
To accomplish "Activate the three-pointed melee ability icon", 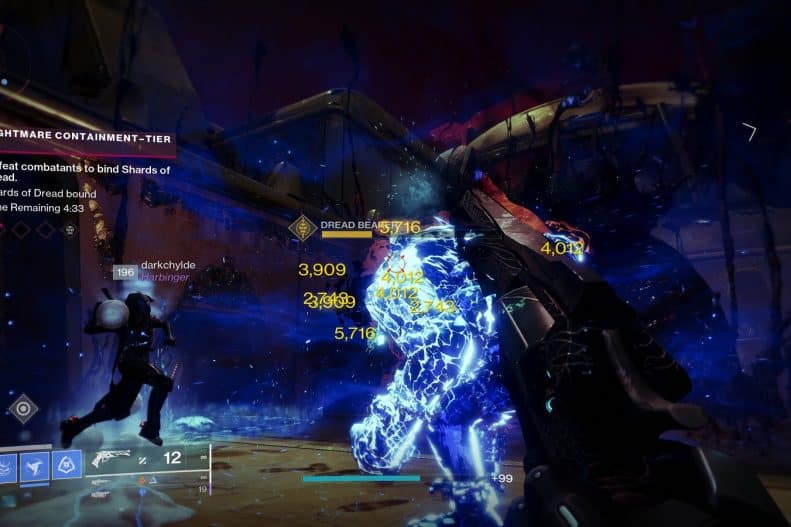I will coord(36,464).
